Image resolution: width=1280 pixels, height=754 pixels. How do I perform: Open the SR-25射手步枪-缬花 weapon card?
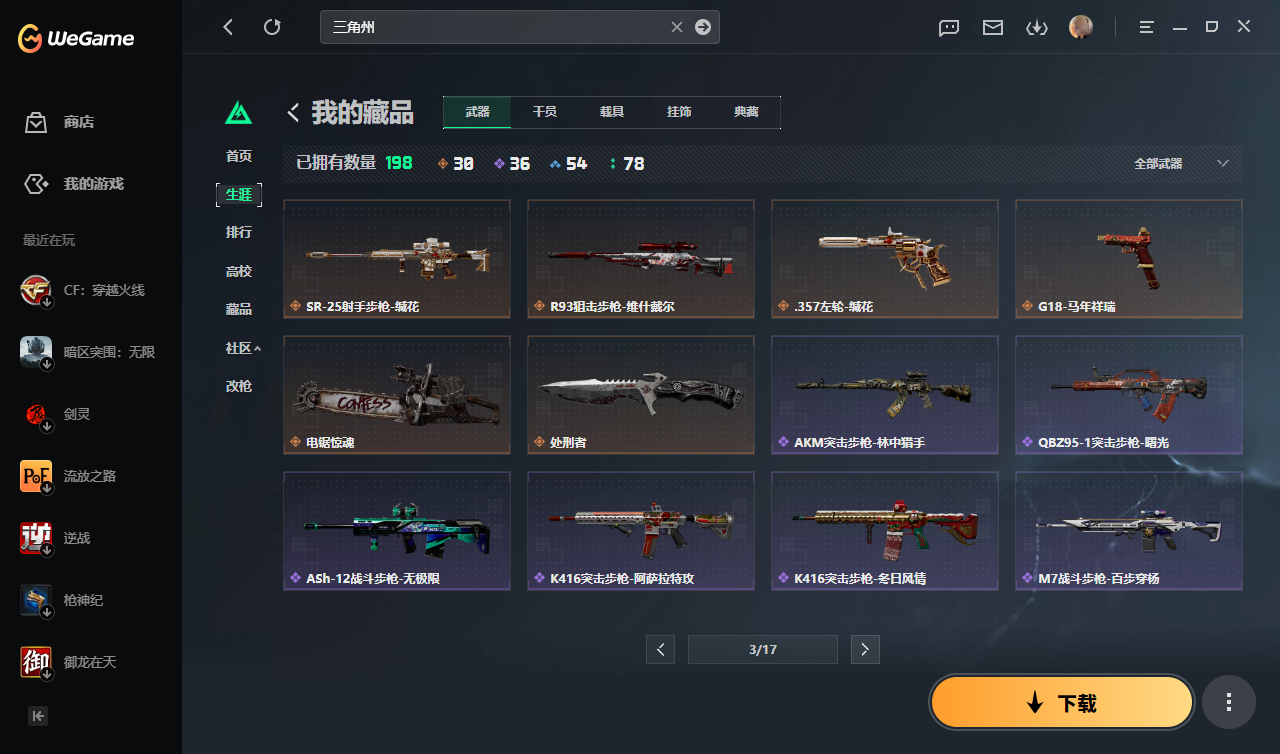pos(396,258)
